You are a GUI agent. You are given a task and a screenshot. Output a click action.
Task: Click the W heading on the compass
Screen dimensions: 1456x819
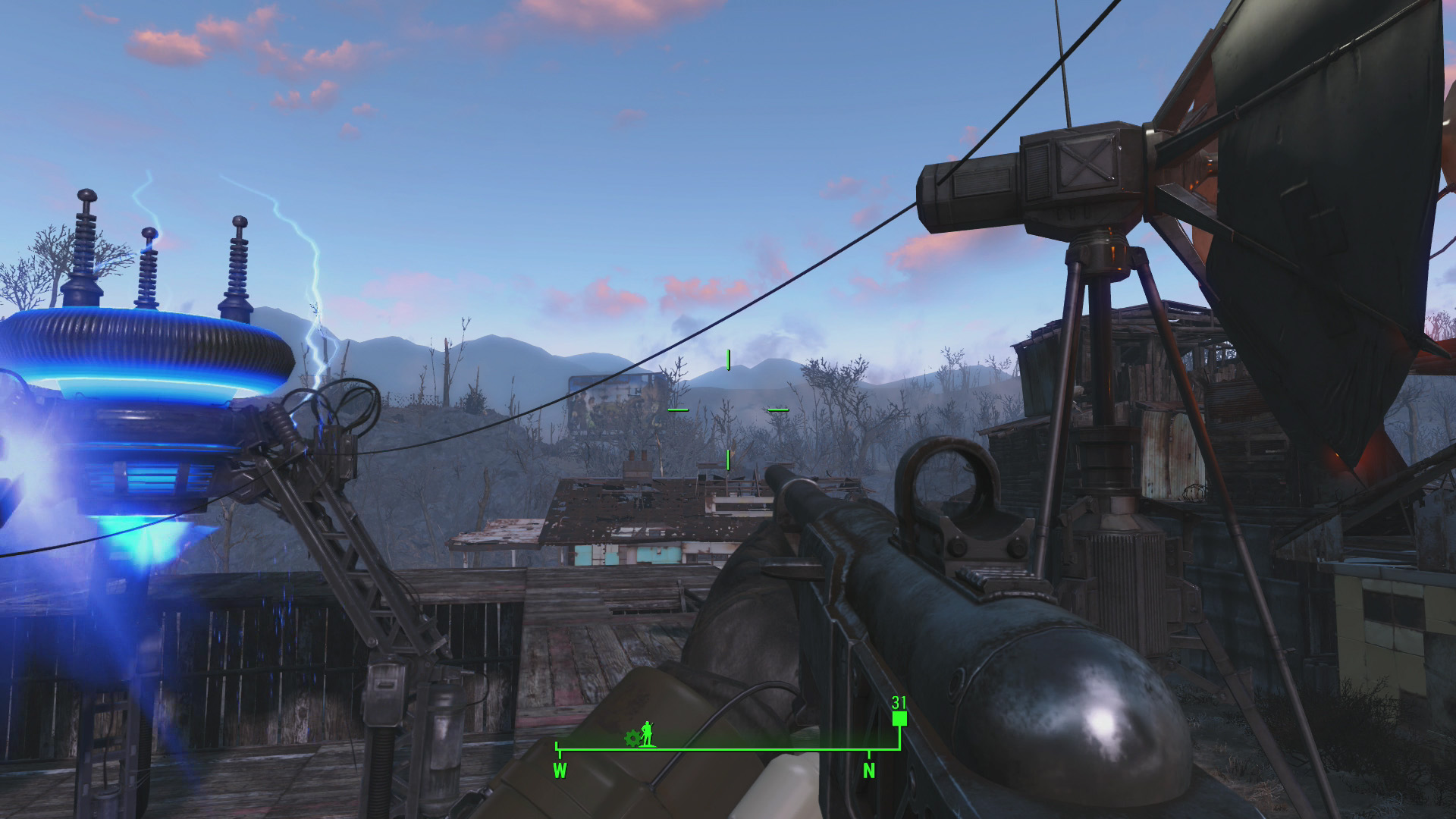[560, 770]
